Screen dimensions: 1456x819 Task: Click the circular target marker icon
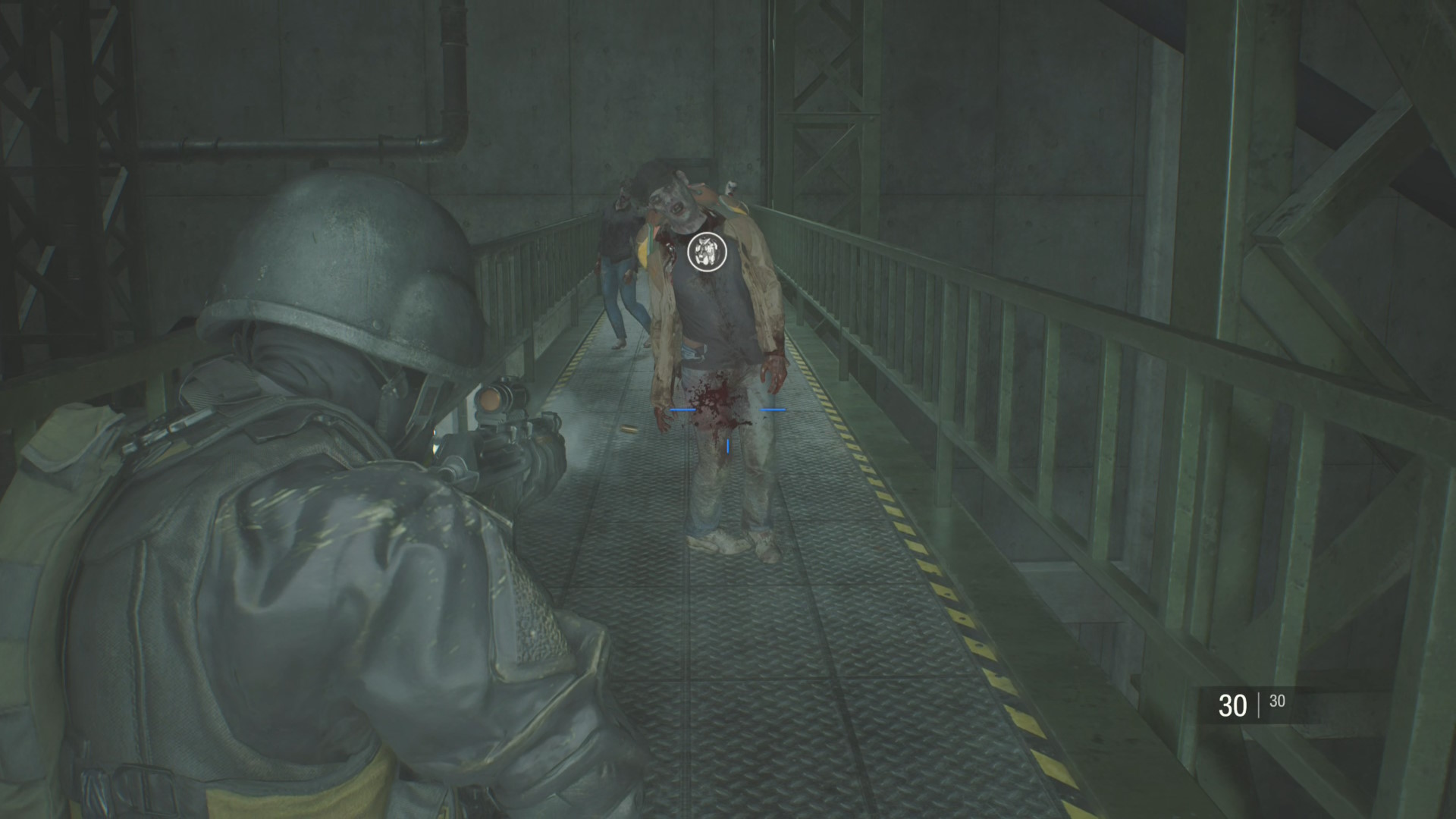[x=707, y=253]
